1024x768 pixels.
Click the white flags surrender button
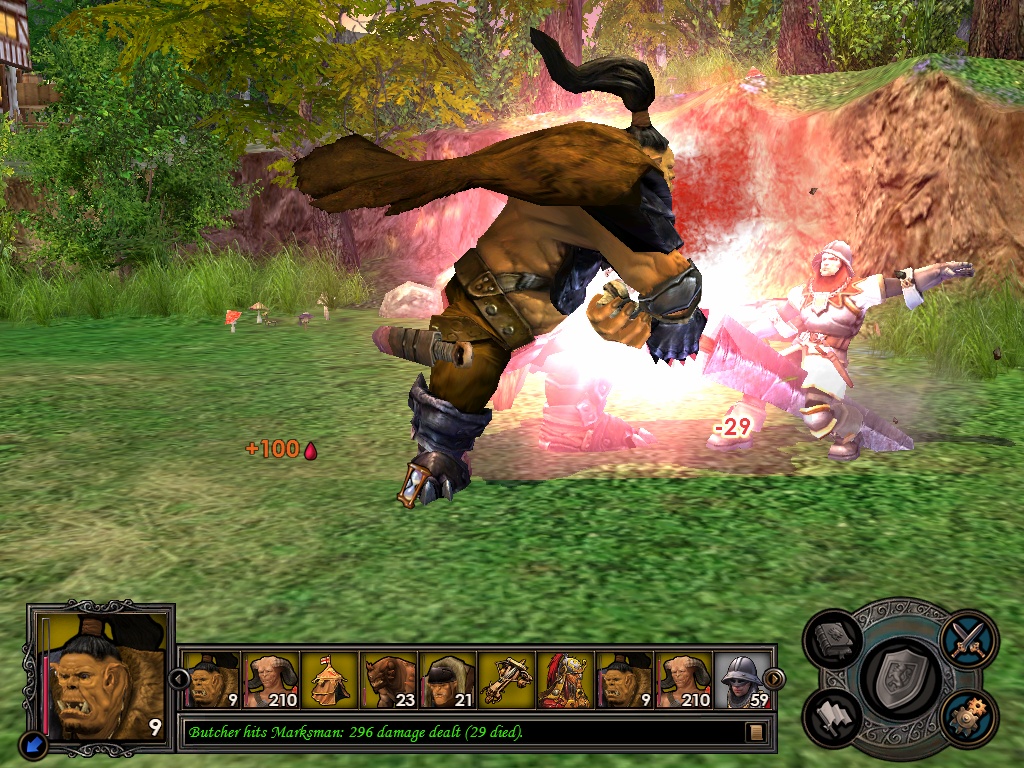click(x=832, y=718)
